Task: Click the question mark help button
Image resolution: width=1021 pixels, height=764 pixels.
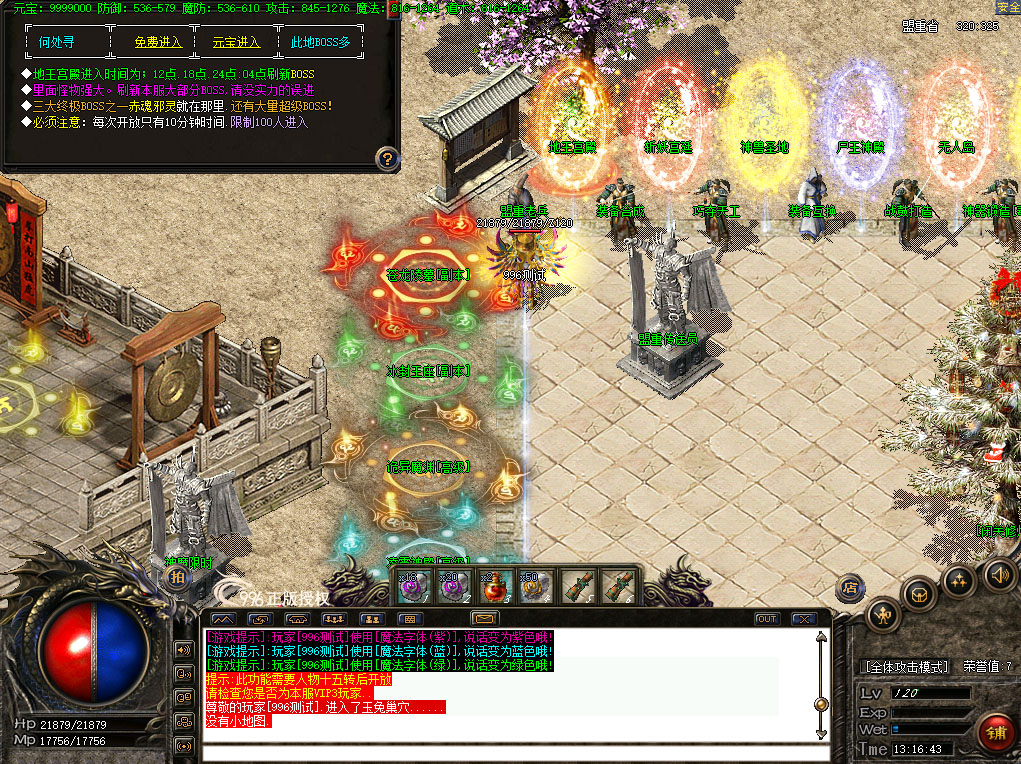Action: point(388,158)
